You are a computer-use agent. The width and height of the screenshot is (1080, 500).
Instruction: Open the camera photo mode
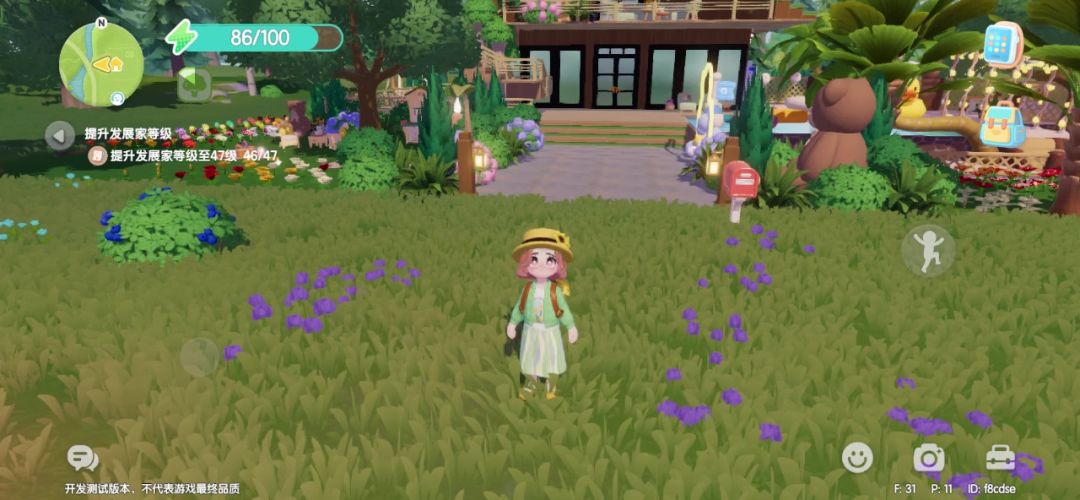click(929, 458)
